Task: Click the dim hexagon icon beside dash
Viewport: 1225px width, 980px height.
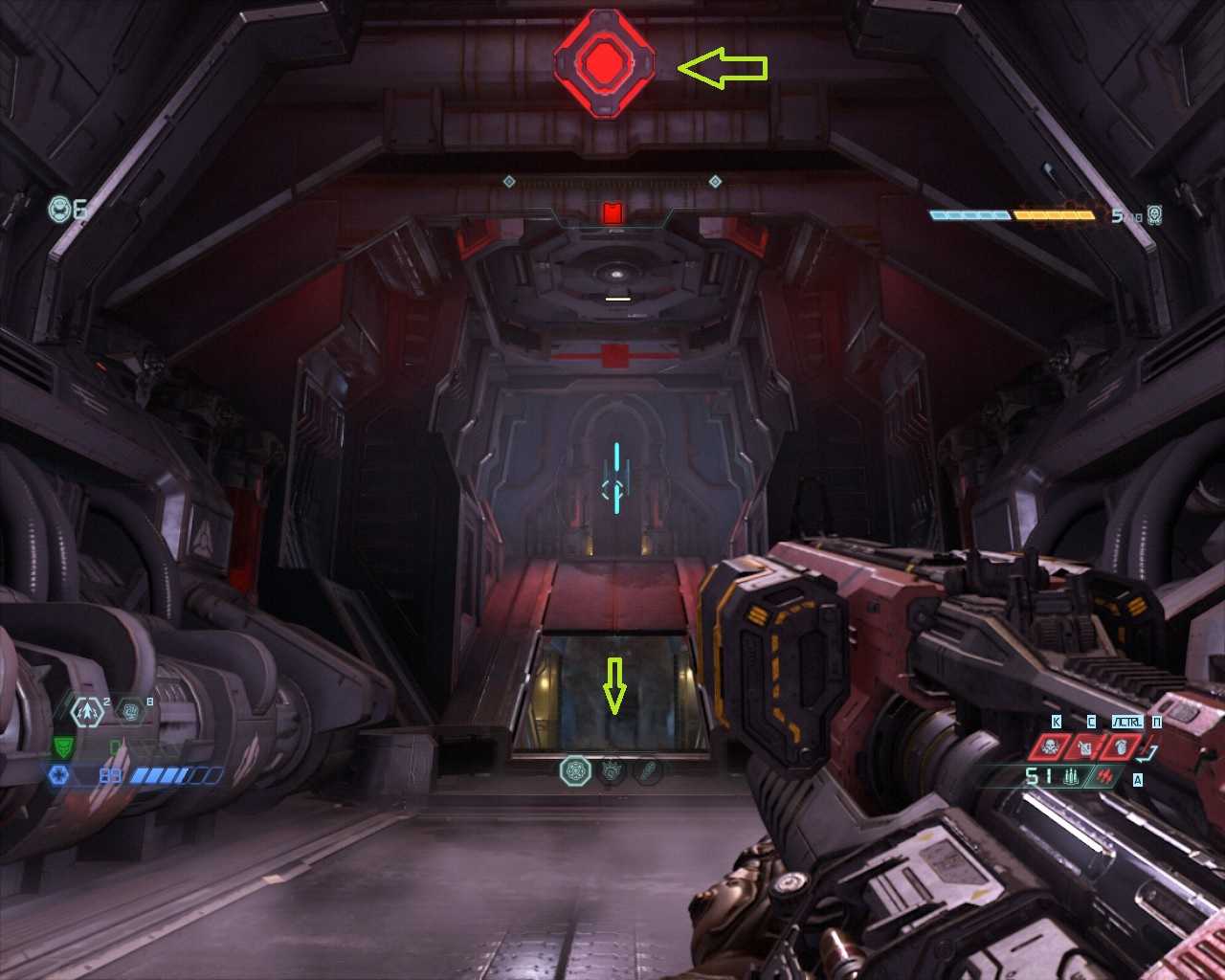Action: 130,711
